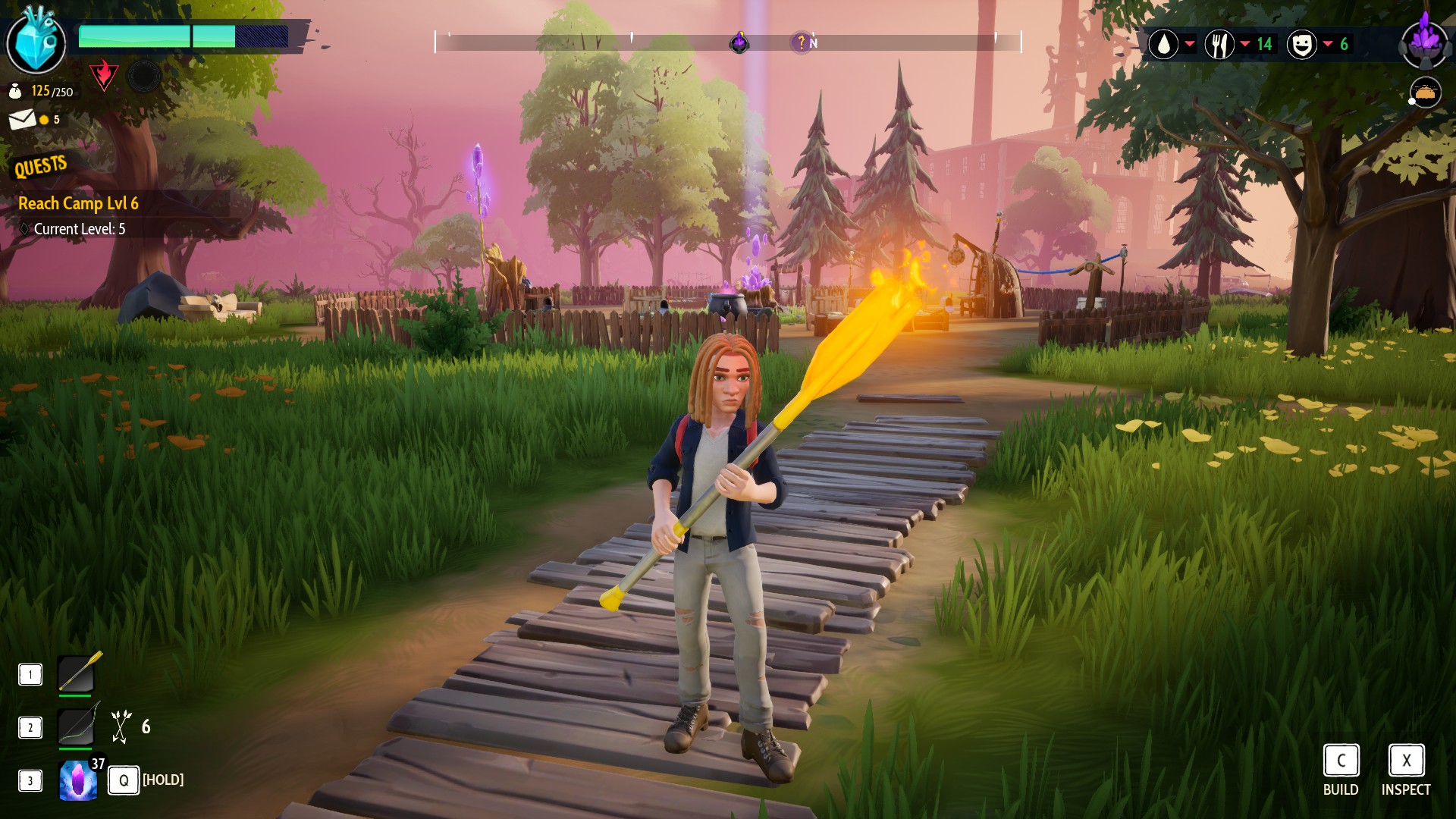Expand the QUESTS tracker heading
This screenshot has height=819, width=1456.
click(x=41, y=166)
